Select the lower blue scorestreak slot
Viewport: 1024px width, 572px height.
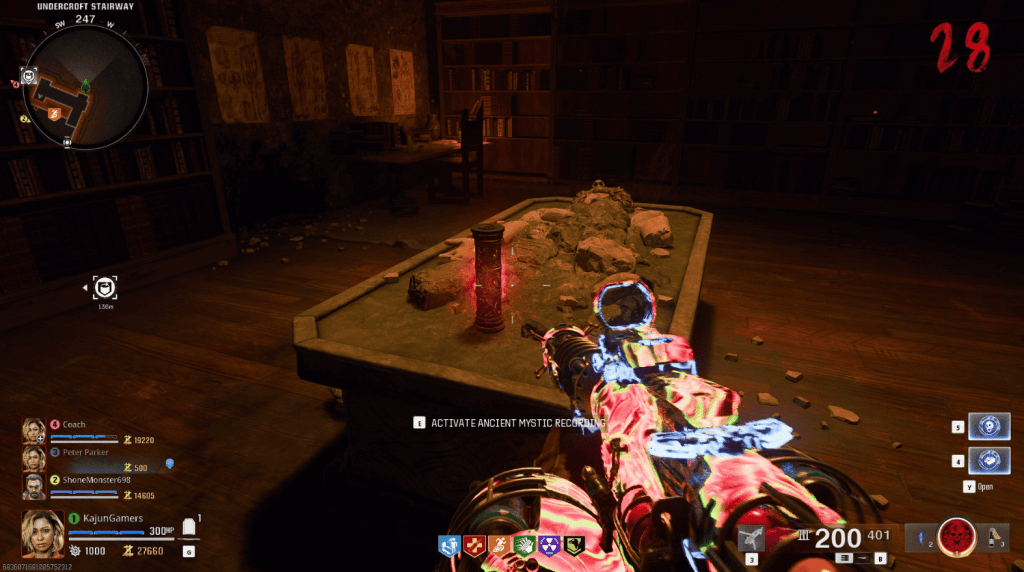989,461
